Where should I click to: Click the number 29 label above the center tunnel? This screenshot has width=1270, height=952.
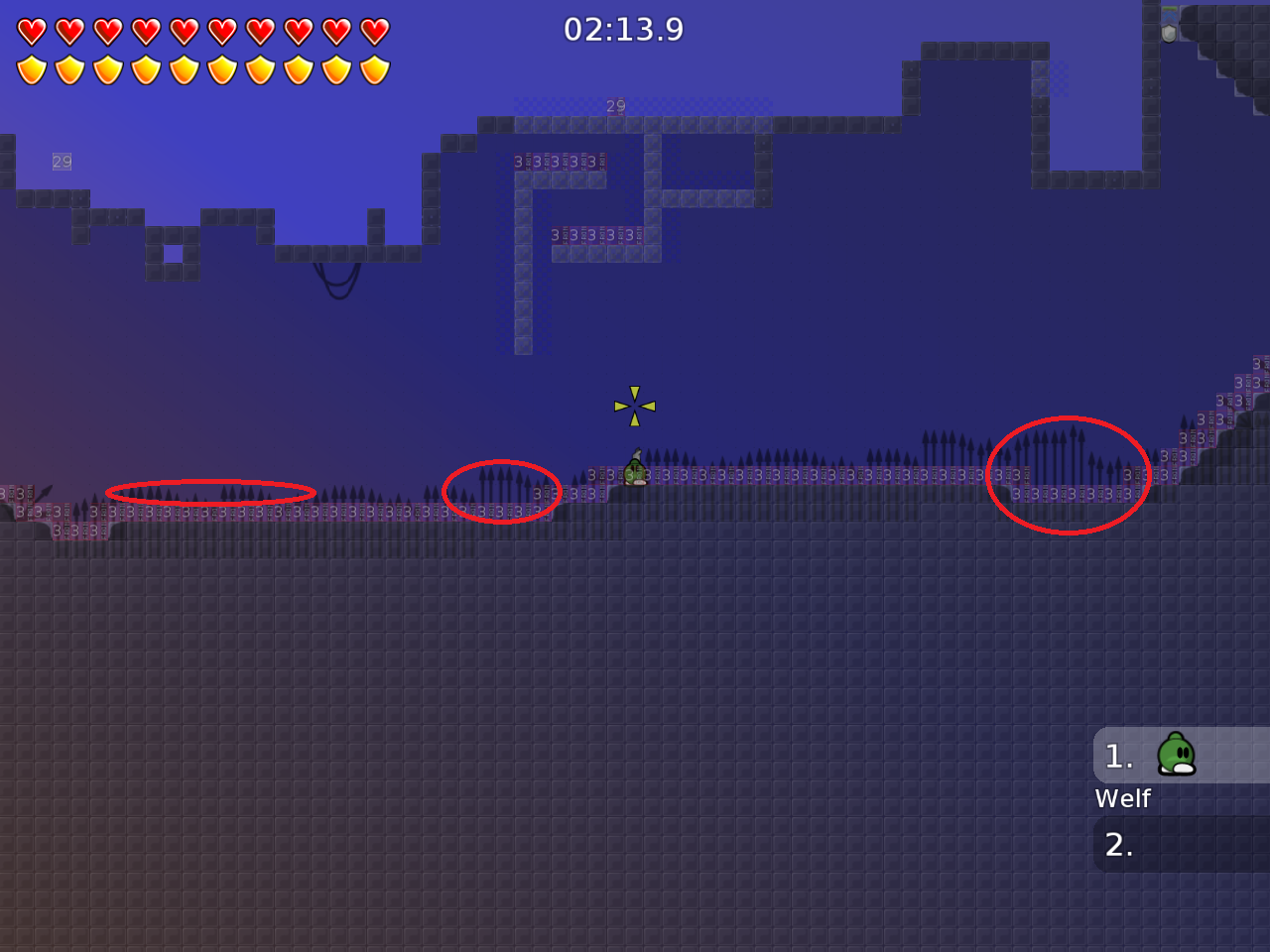click(615, 106)
